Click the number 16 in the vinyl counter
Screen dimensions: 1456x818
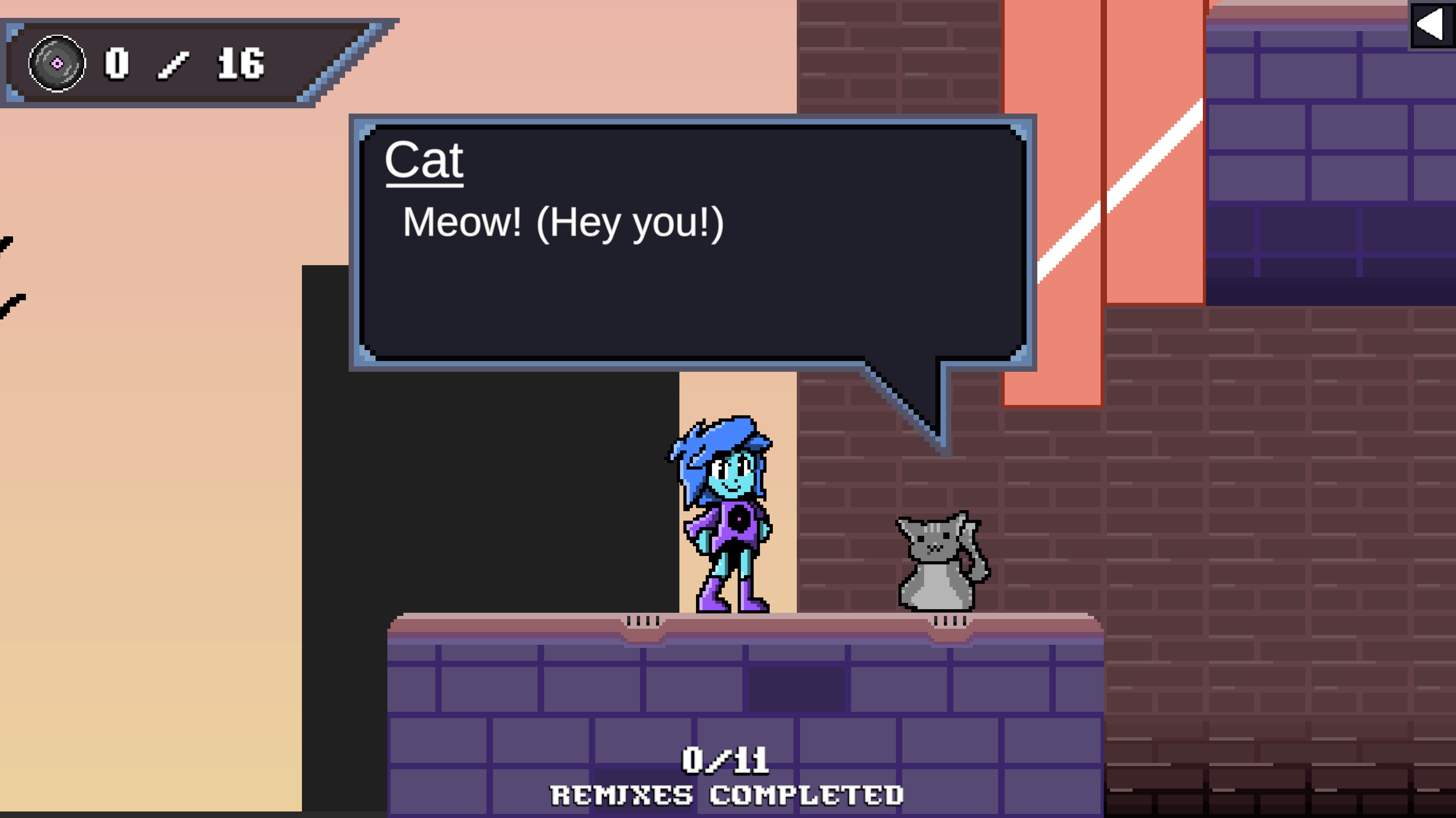click(x=240, y=64)
